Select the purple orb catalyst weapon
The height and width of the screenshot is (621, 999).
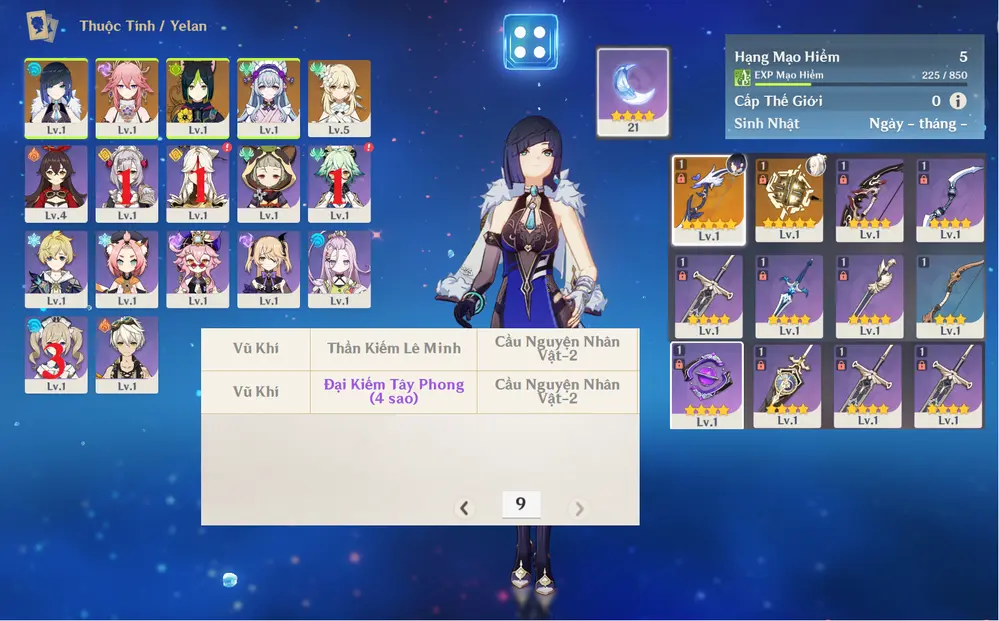point(707,385)
